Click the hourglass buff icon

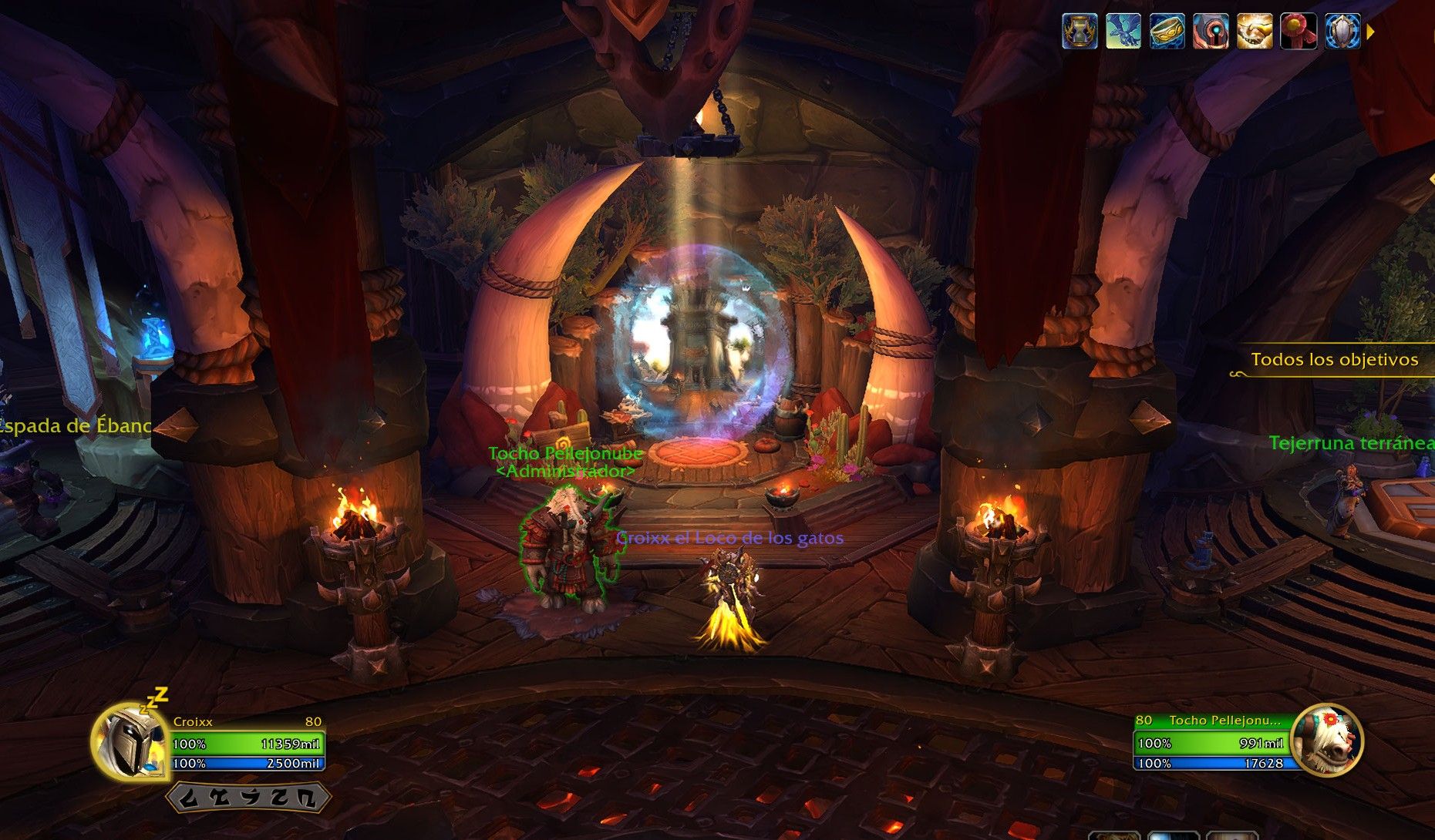[1079, 32]
